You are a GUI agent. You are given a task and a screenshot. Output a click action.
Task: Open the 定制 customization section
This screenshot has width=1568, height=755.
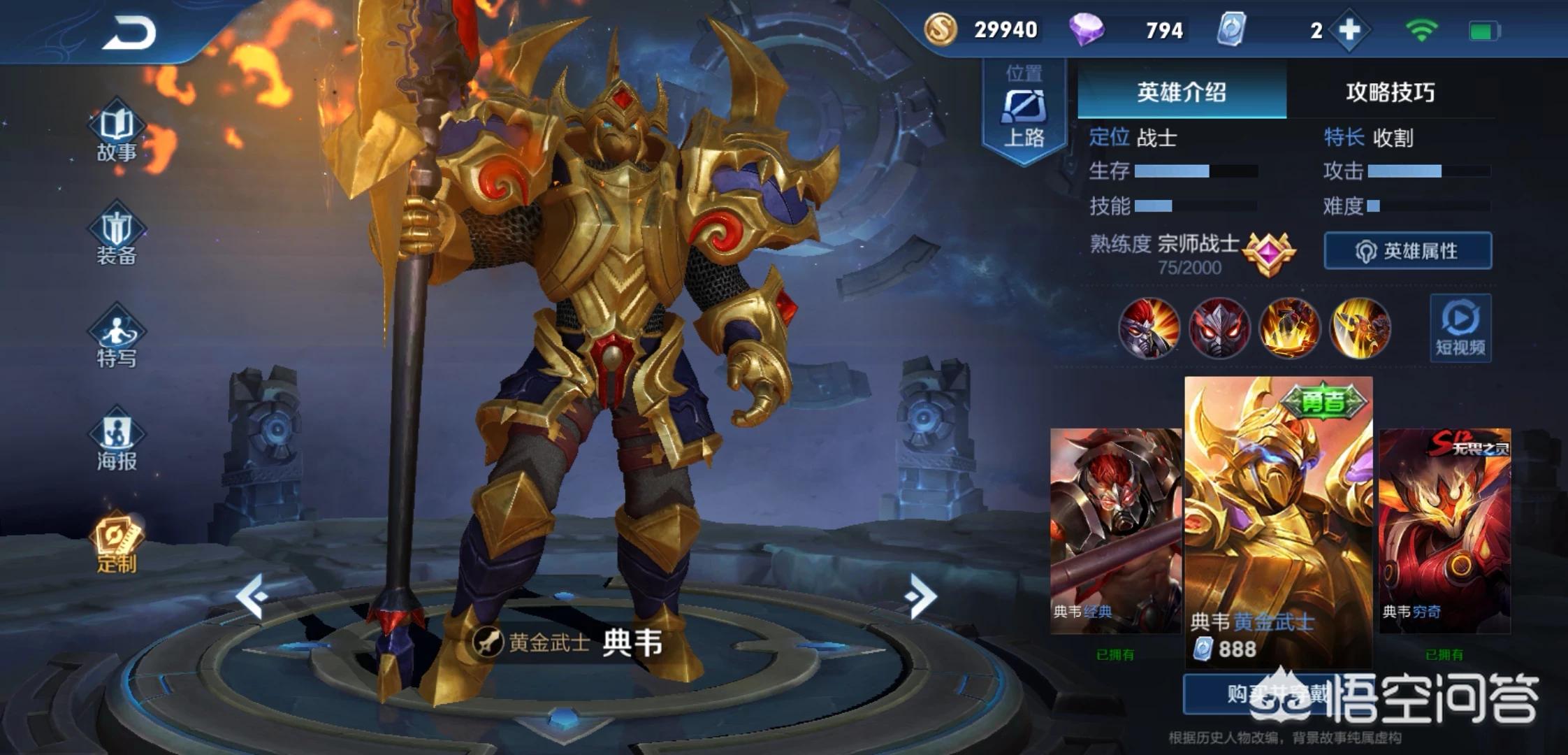[117, 545]
